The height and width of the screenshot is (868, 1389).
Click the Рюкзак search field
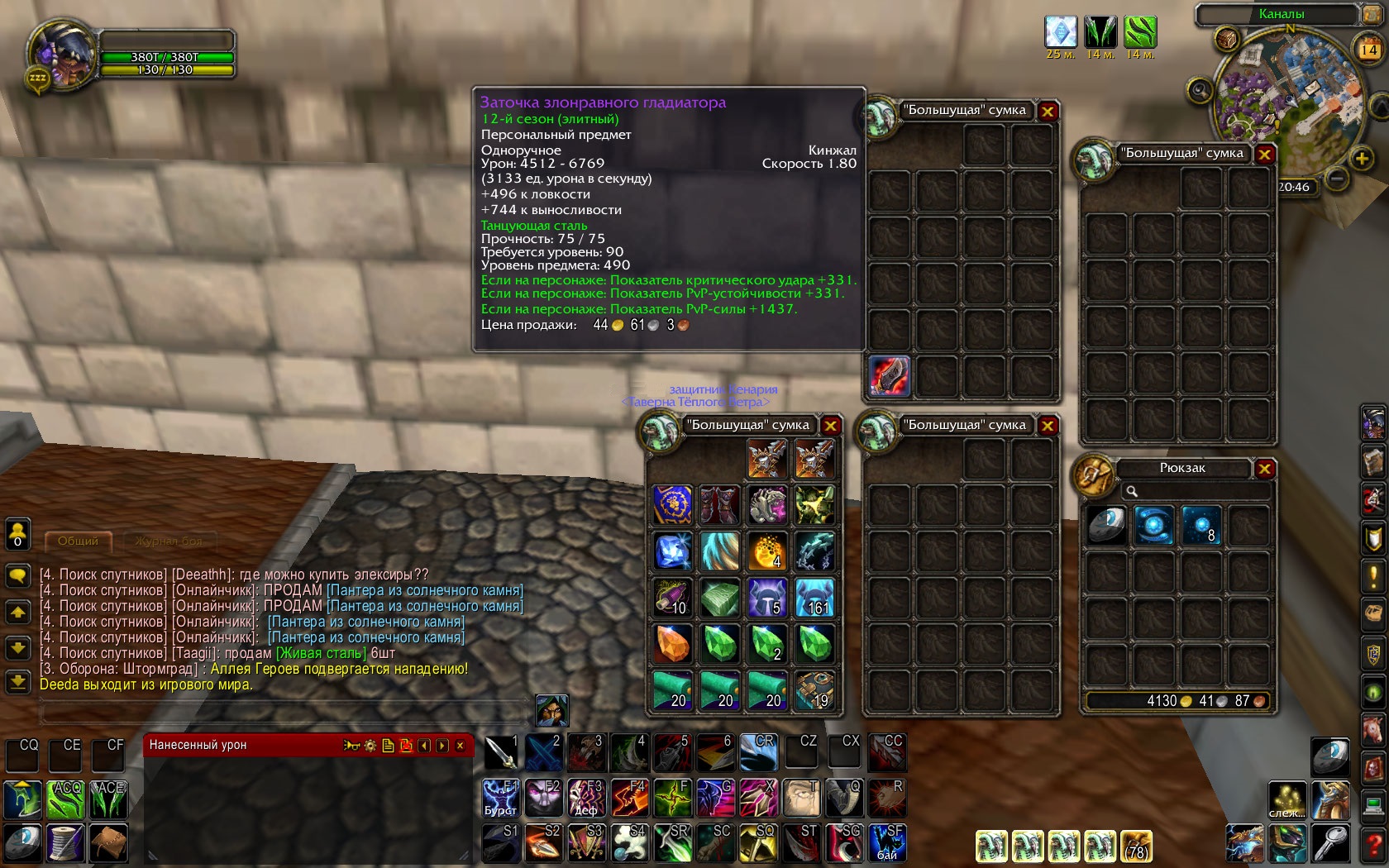click(1194, 491)
